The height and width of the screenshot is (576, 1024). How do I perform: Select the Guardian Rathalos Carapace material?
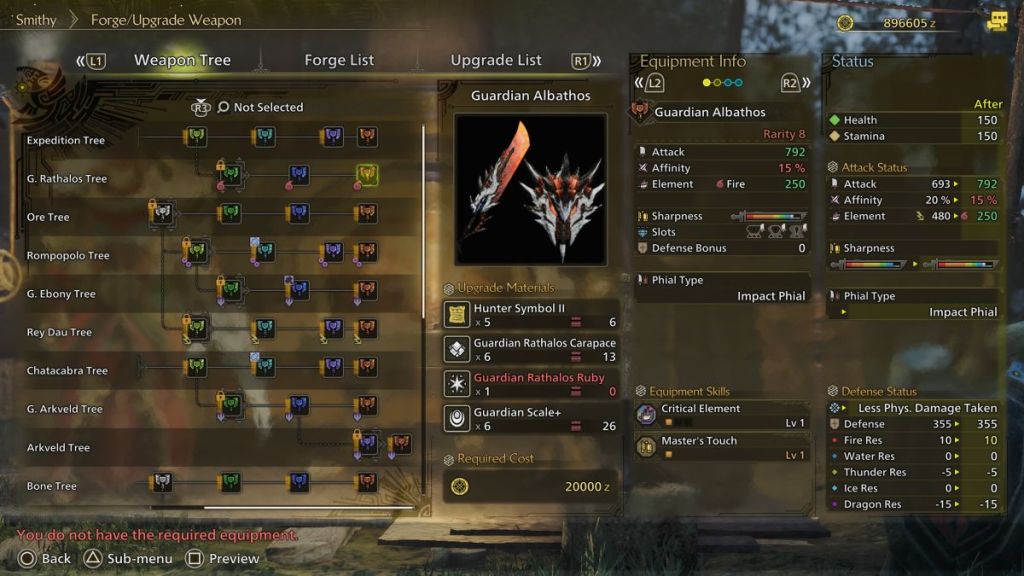coord(530,349)
